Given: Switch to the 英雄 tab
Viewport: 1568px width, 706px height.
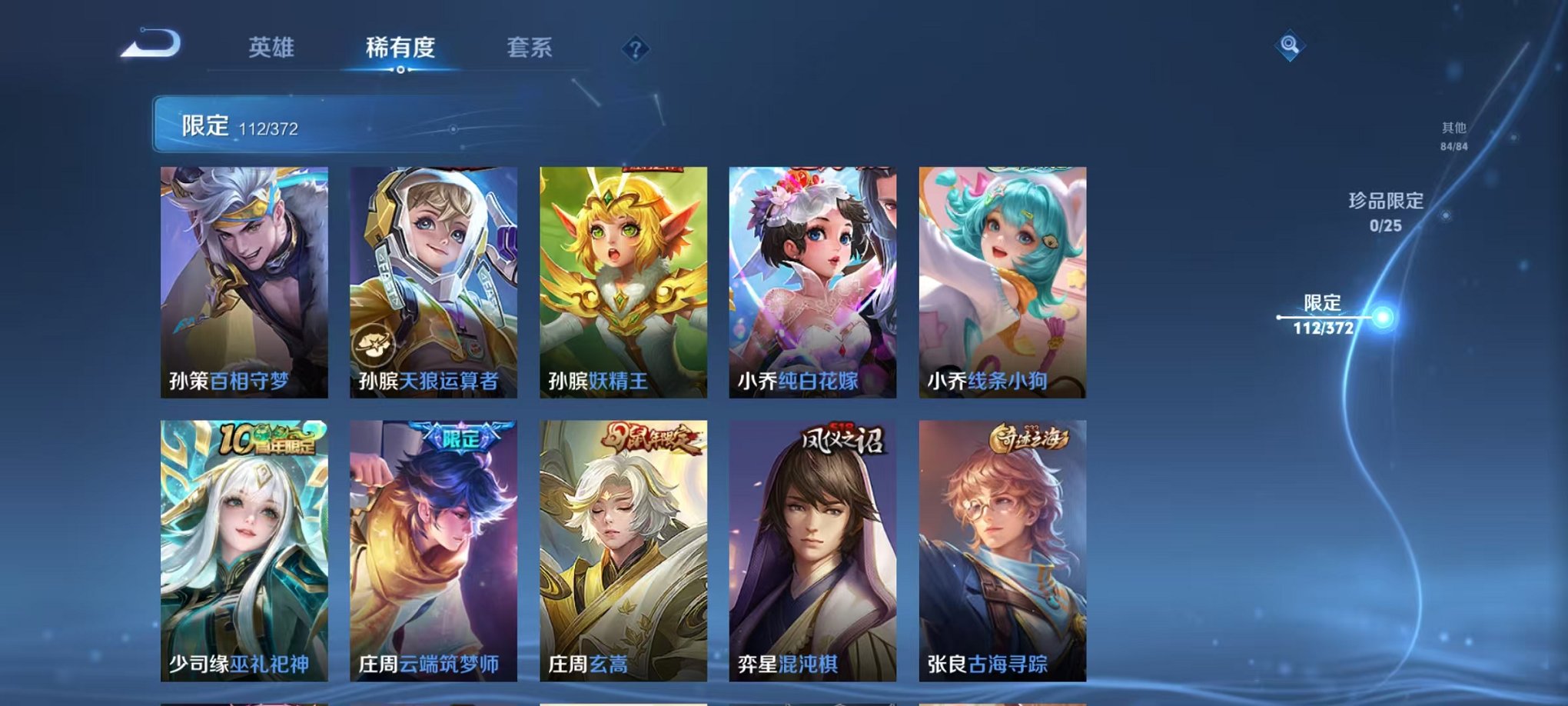Looking at the screenshot, I should point(273,46).
